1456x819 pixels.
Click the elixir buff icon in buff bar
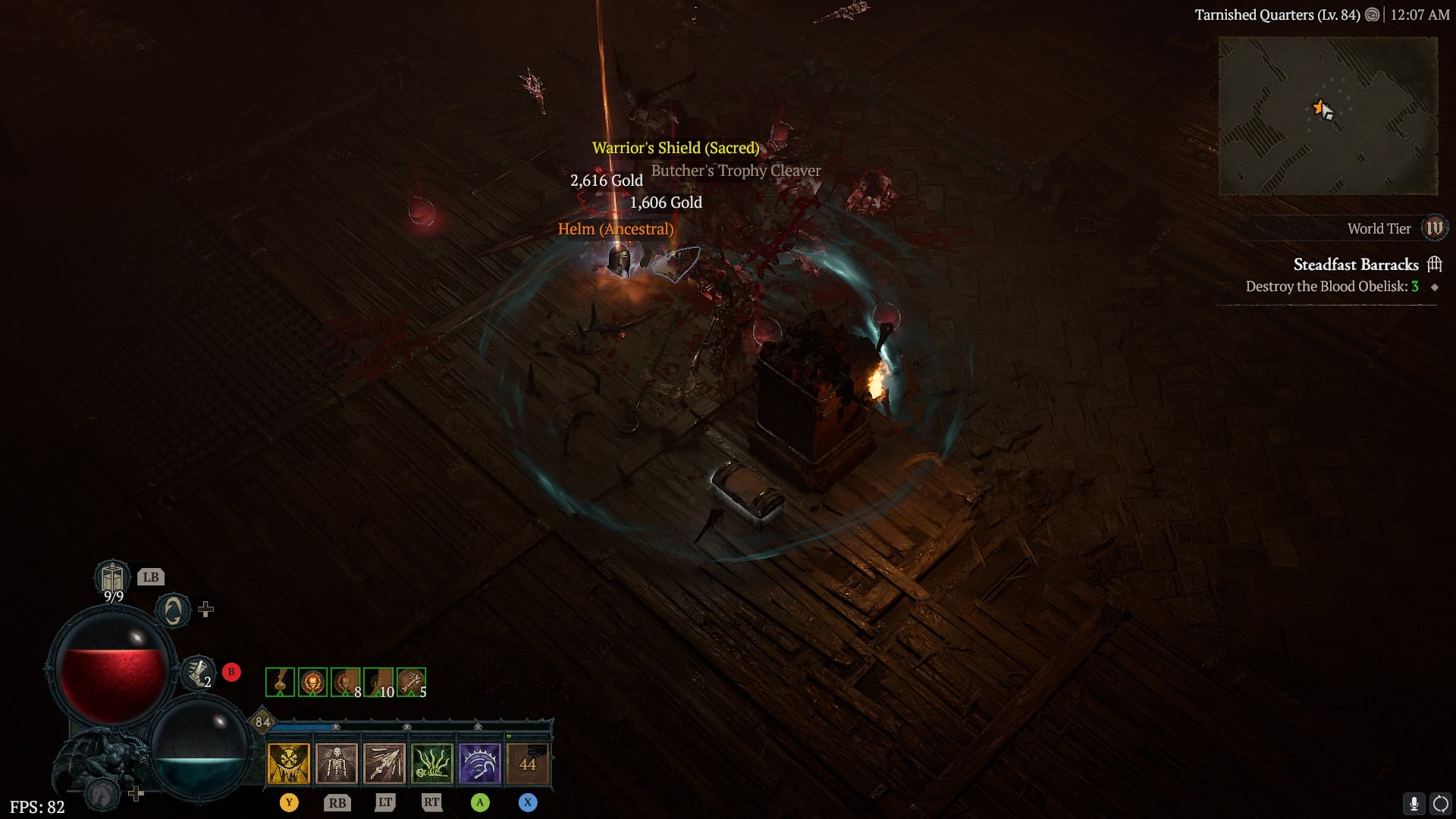pos(280,682)
